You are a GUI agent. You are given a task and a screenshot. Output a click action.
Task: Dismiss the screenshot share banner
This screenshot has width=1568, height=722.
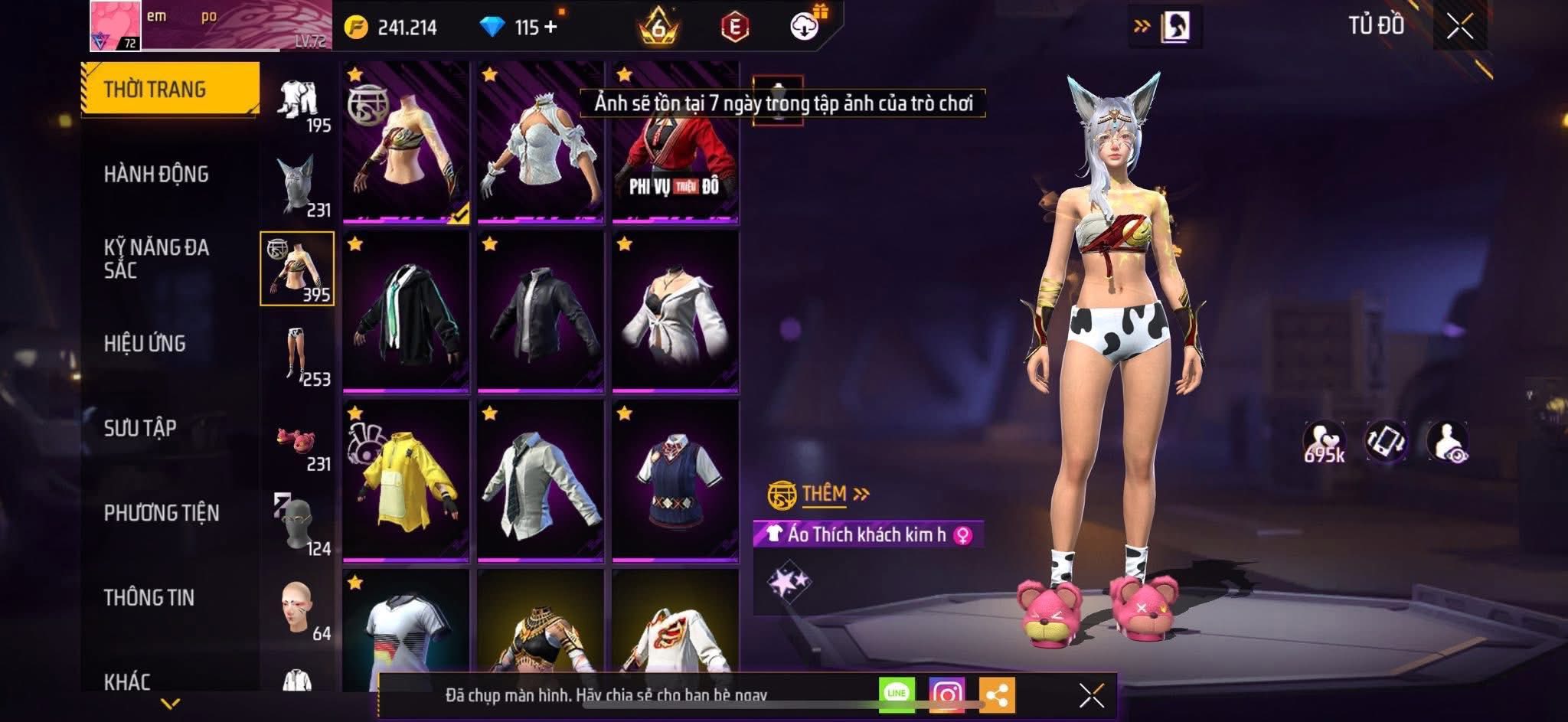tap(1092, 695)
